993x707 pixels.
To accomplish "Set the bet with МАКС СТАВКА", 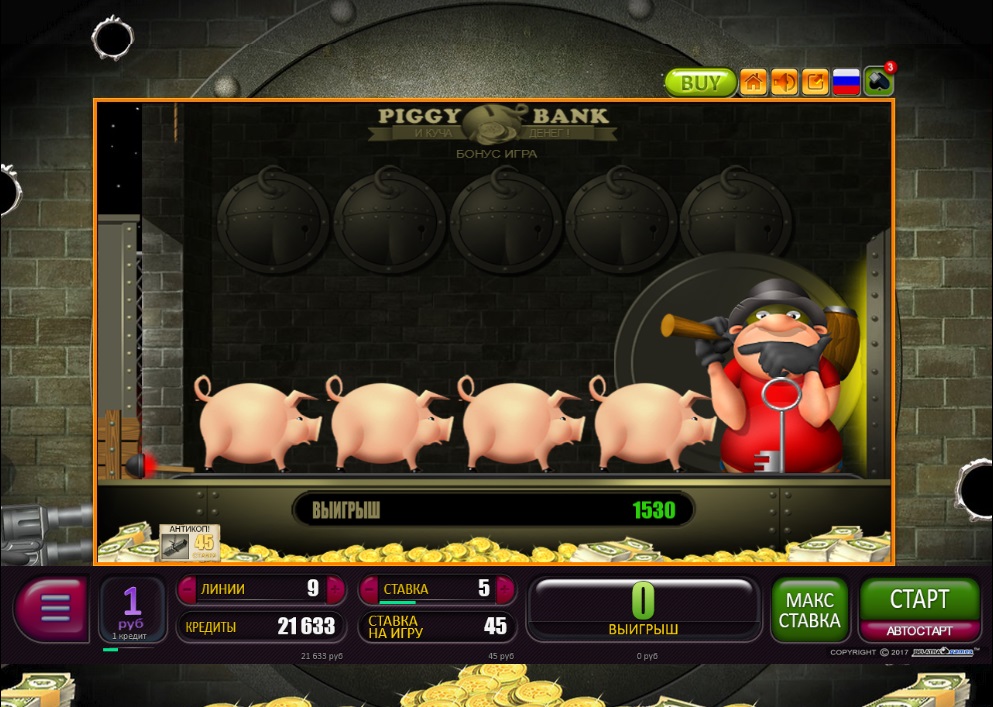I will tap(810, 609).
